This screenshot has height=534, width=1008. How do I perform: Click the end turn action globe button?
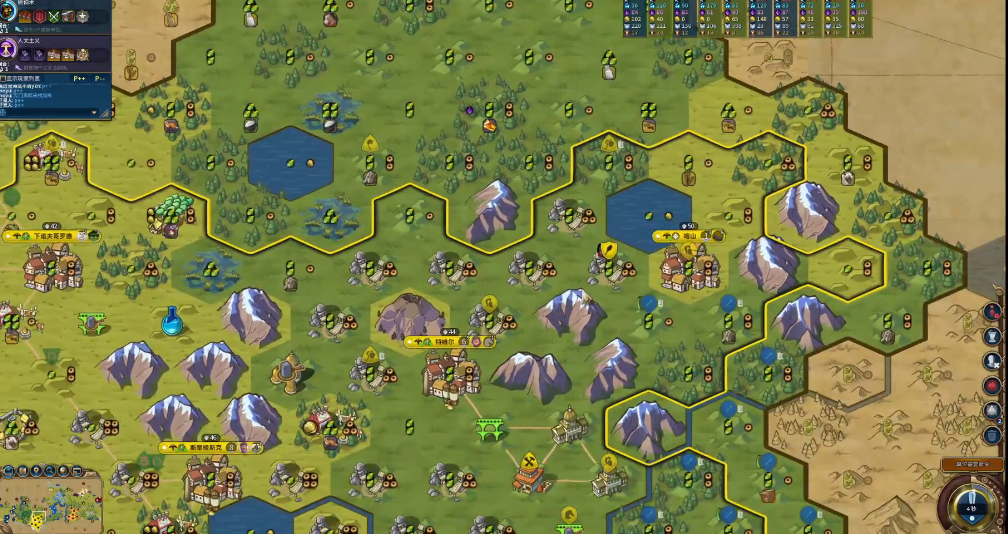tap(971, 506)
